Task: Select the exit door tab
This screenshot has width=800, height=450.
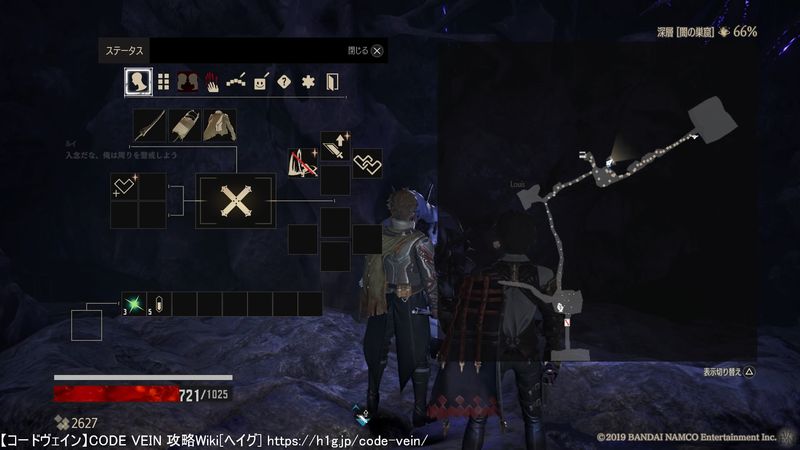Action: pos(332,82)
